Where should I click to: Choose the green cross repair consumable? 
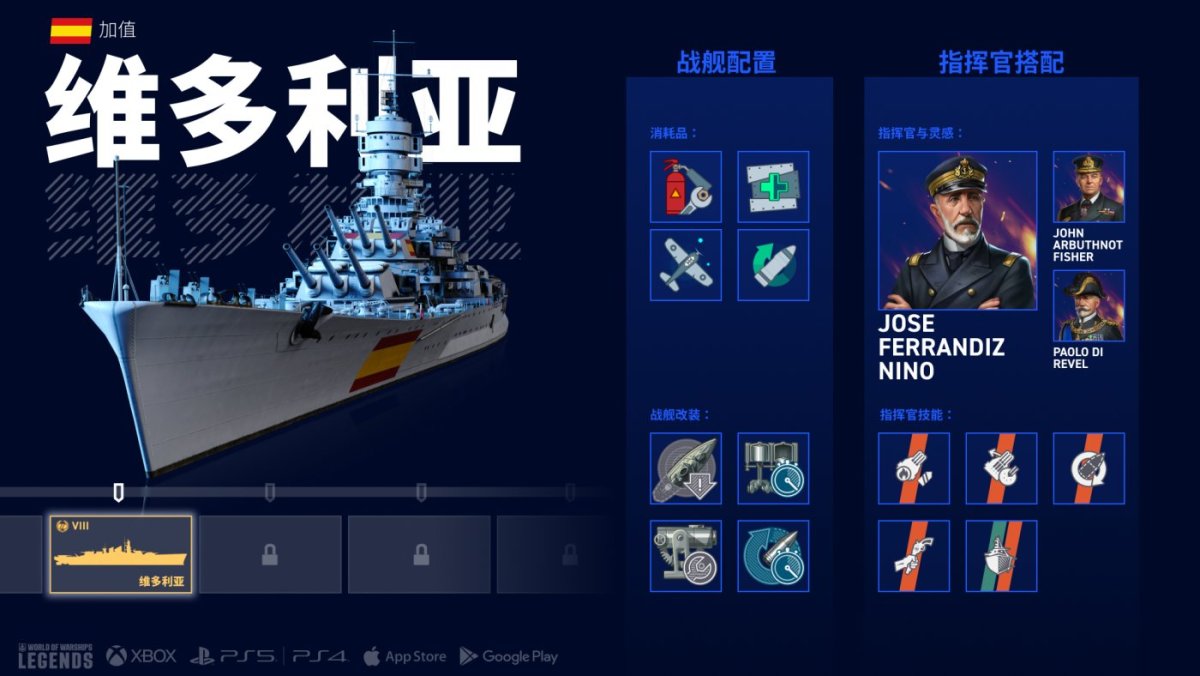773,186
